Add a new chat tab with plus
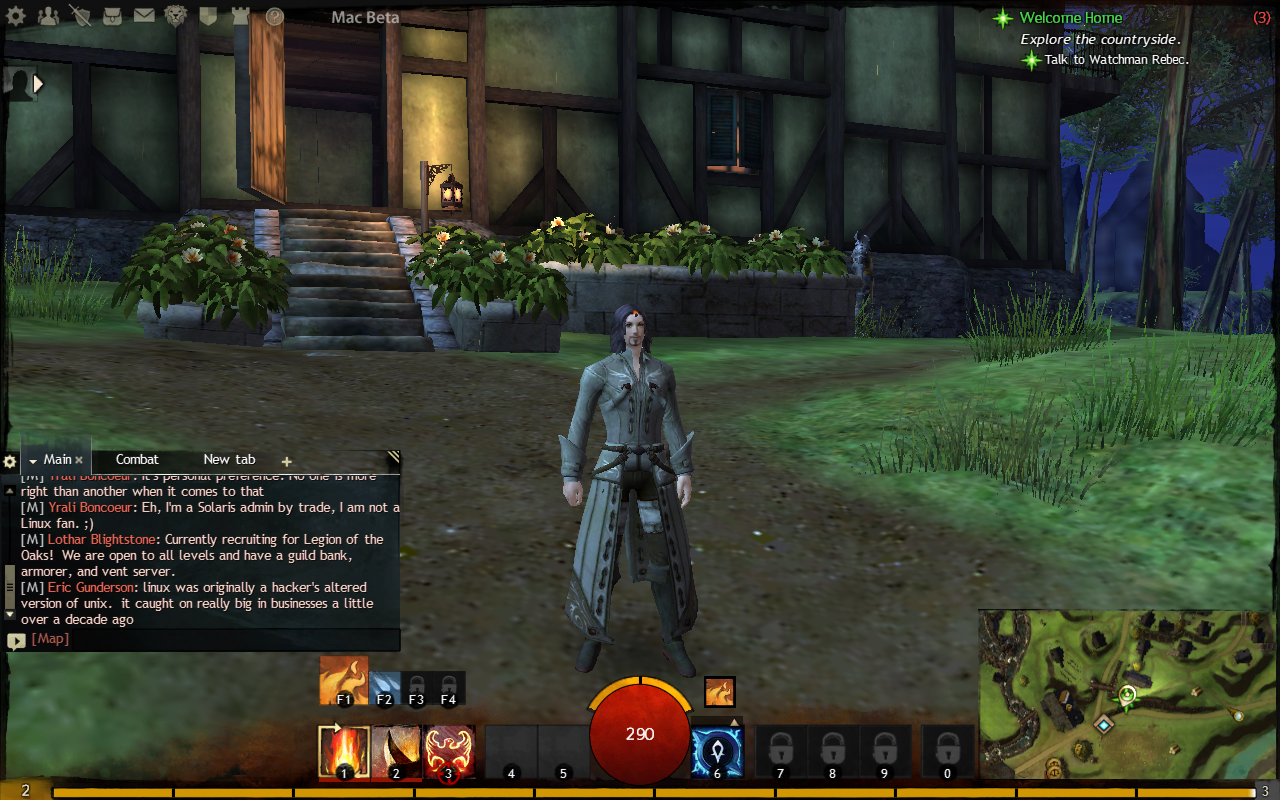Image resolution: width=1280 pixels, height=800 pixels. [287, 462]
